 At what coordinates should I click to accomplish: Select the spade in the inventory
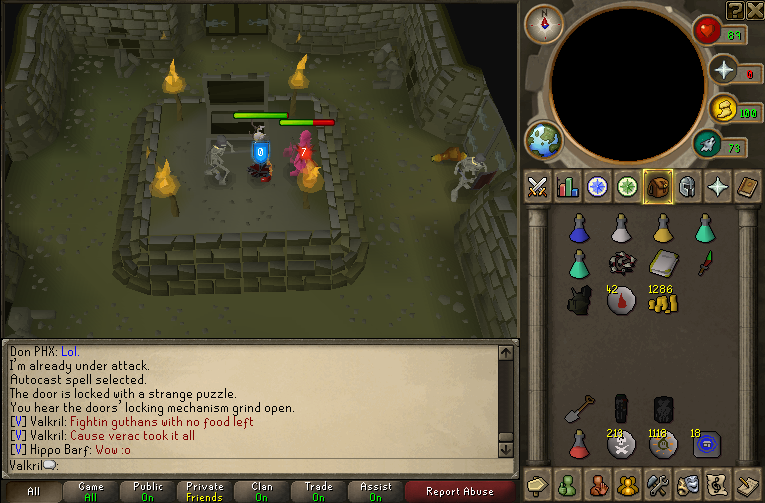click(x=579, y=409)
